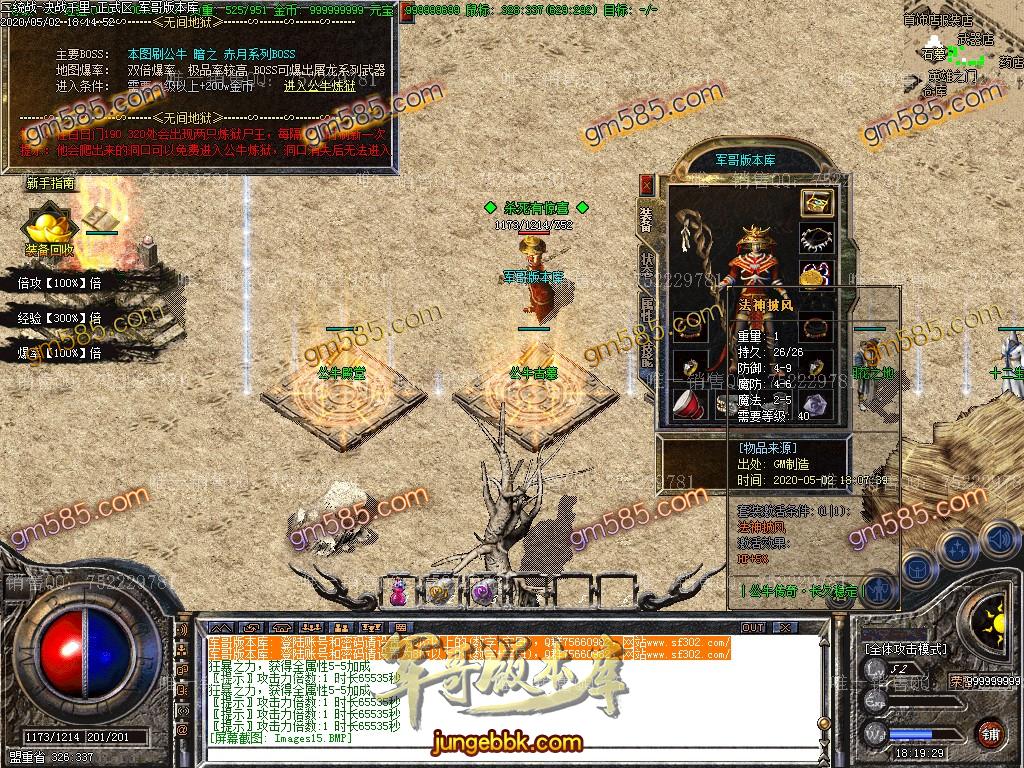Close the character equipment panel
Screen dimensions: 1024x768
[x=646, y=185]
